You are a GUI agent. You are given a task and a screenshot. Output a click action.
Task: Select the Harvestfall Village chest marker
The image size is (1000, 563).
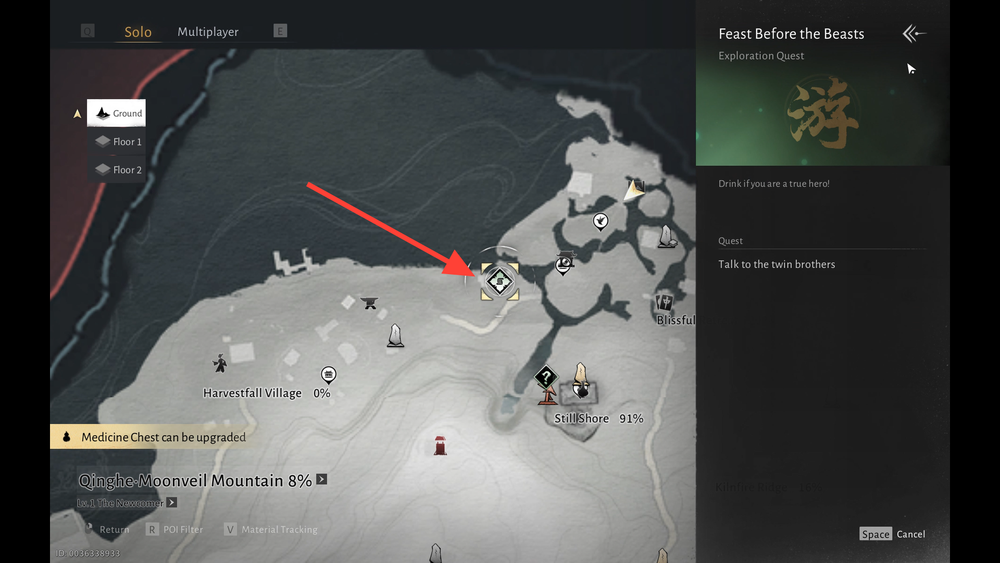(328, 375)
